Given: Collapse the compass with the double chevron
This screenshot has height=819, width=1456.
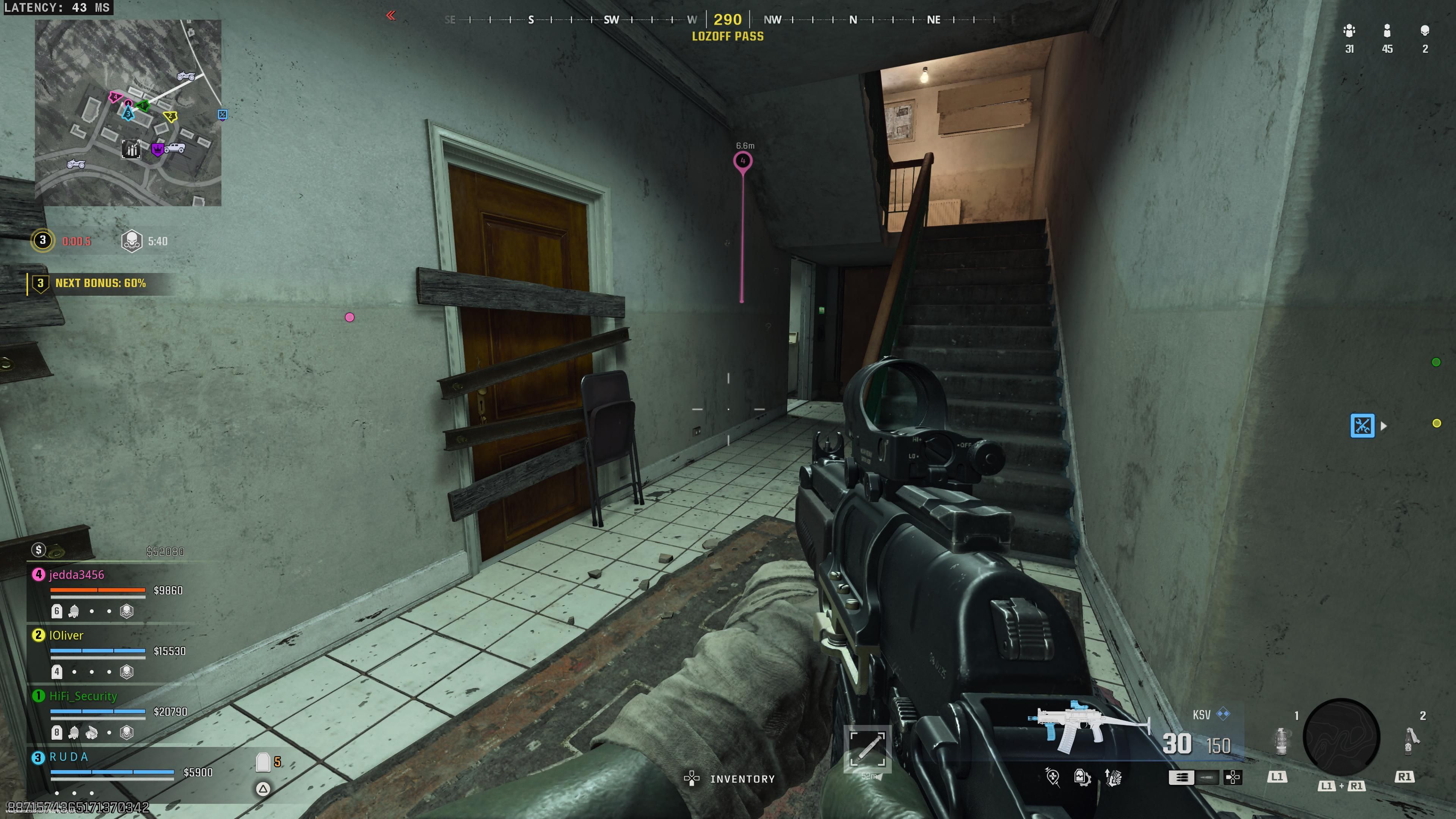Looking at the screenshot, I should coord(391,16).
